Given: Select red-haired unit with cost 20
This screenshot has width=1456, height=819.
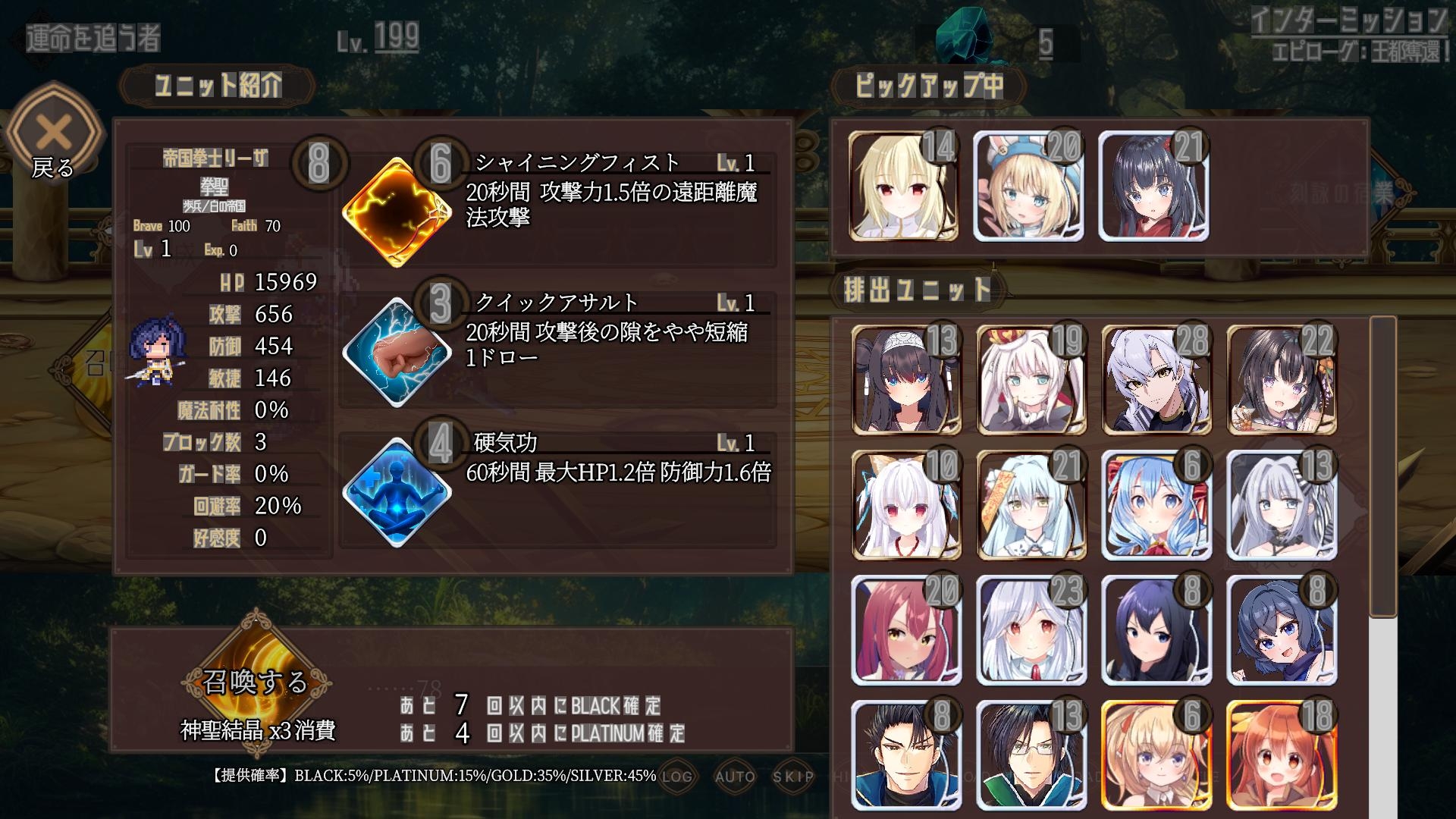Looking at the screenshot, I should [x=906, y=630].
